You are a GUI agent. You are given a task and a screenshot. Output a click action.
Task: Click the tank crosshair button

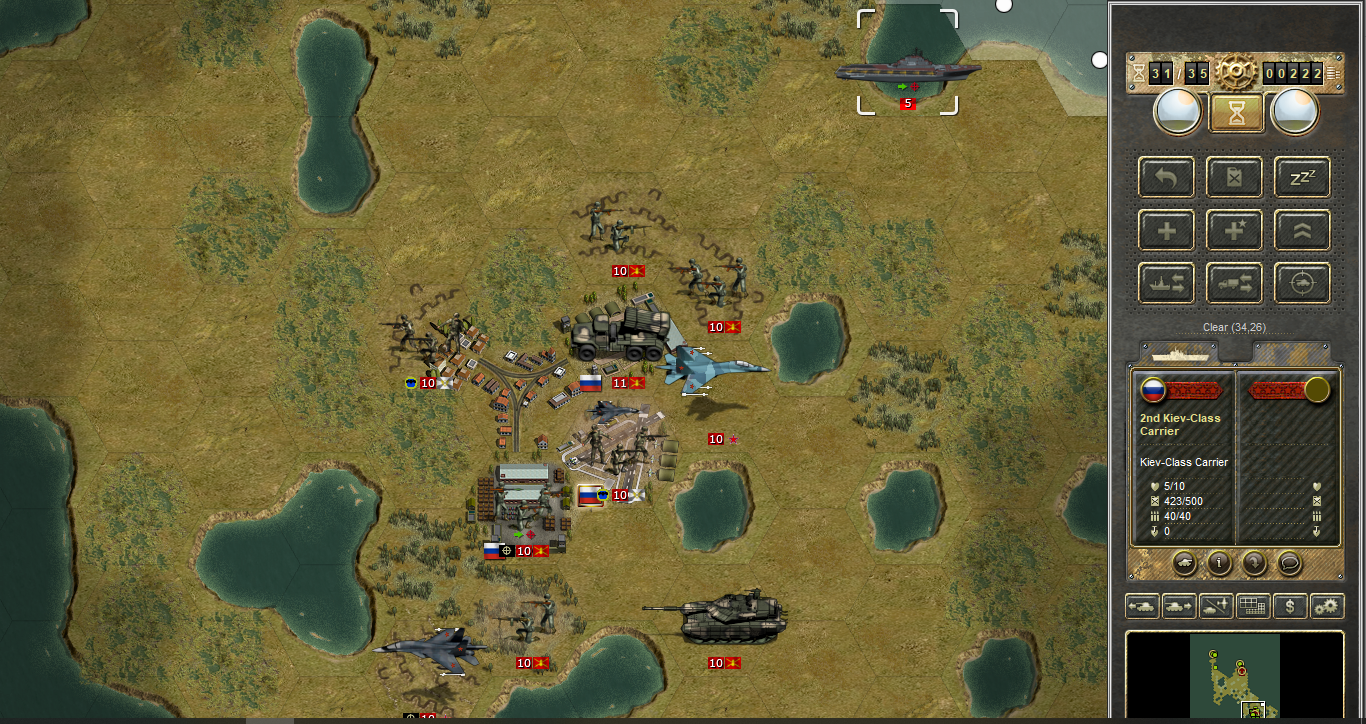1302,284
